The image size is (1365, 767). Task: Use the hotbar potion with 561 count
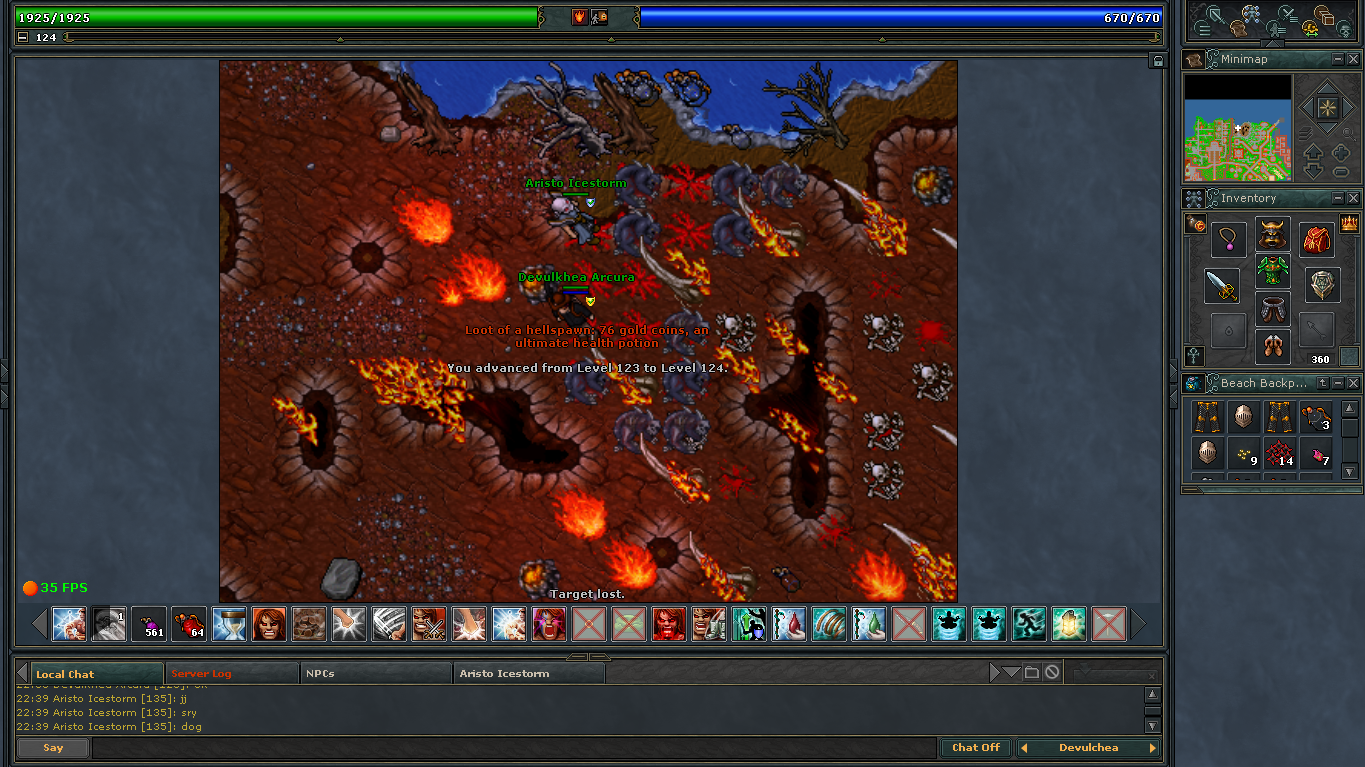[150, 624]
